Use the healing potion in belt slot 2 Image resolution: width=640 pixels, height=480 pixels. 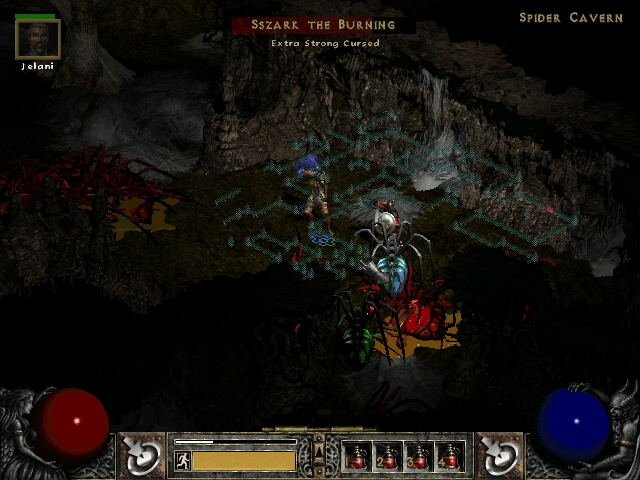(x=388, y=457)
